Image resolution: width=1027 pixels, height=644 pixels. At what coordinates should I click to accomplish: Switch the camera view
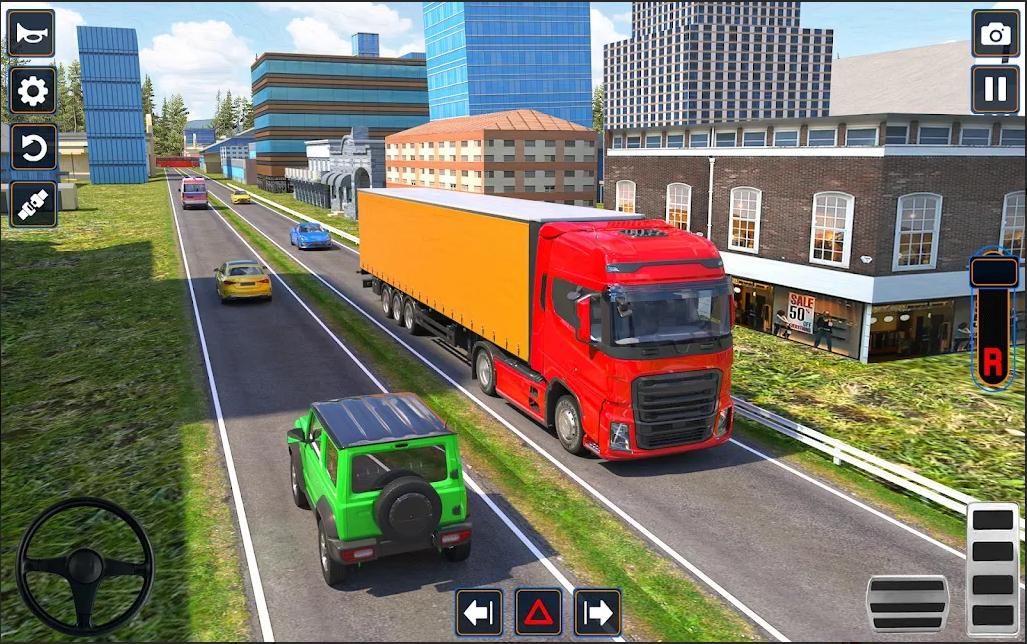point(995,34)
